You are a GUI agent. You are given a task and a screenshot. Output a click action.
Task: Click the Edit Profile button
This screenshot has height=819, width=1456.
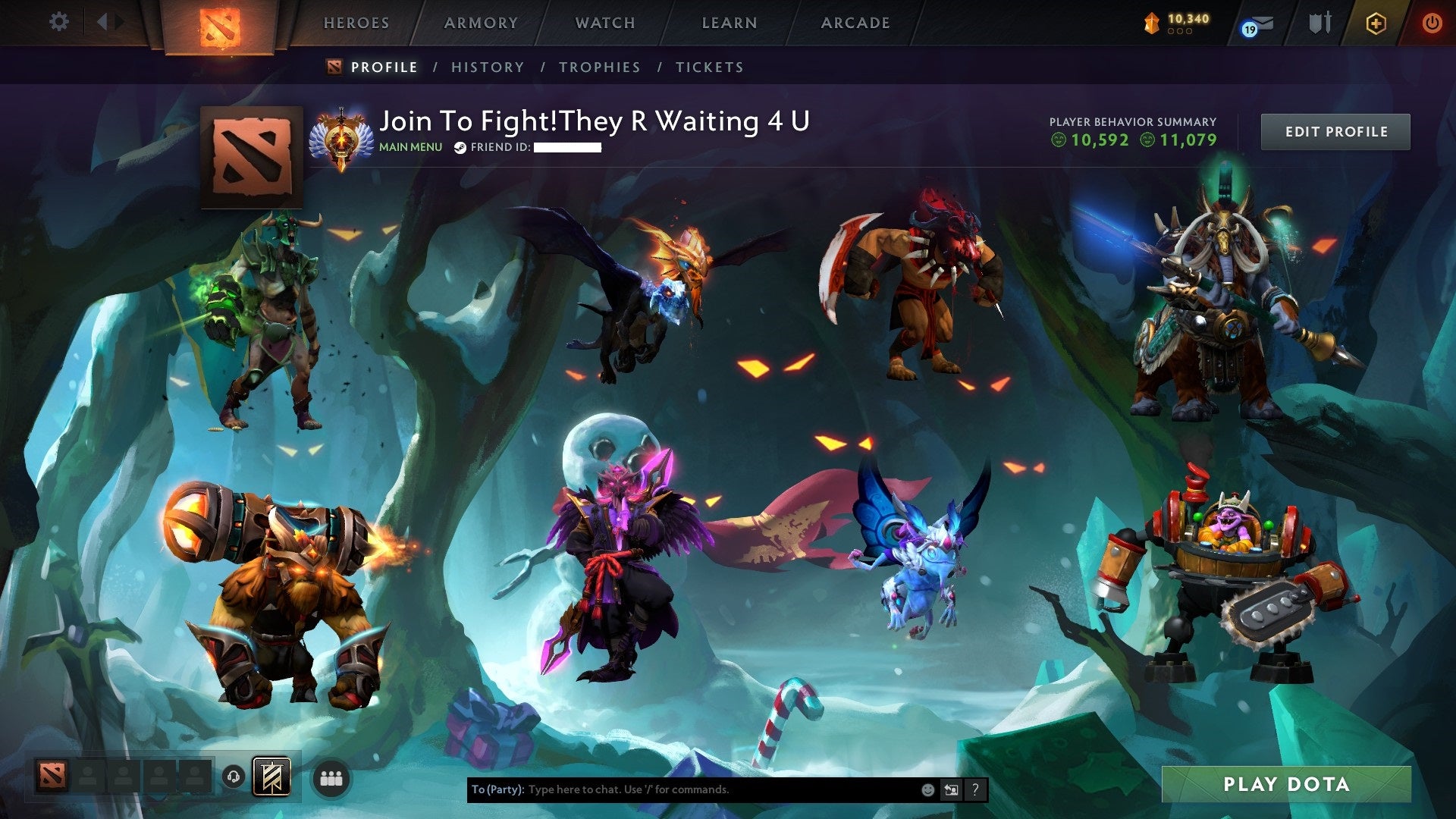[x=1335, y=130]
